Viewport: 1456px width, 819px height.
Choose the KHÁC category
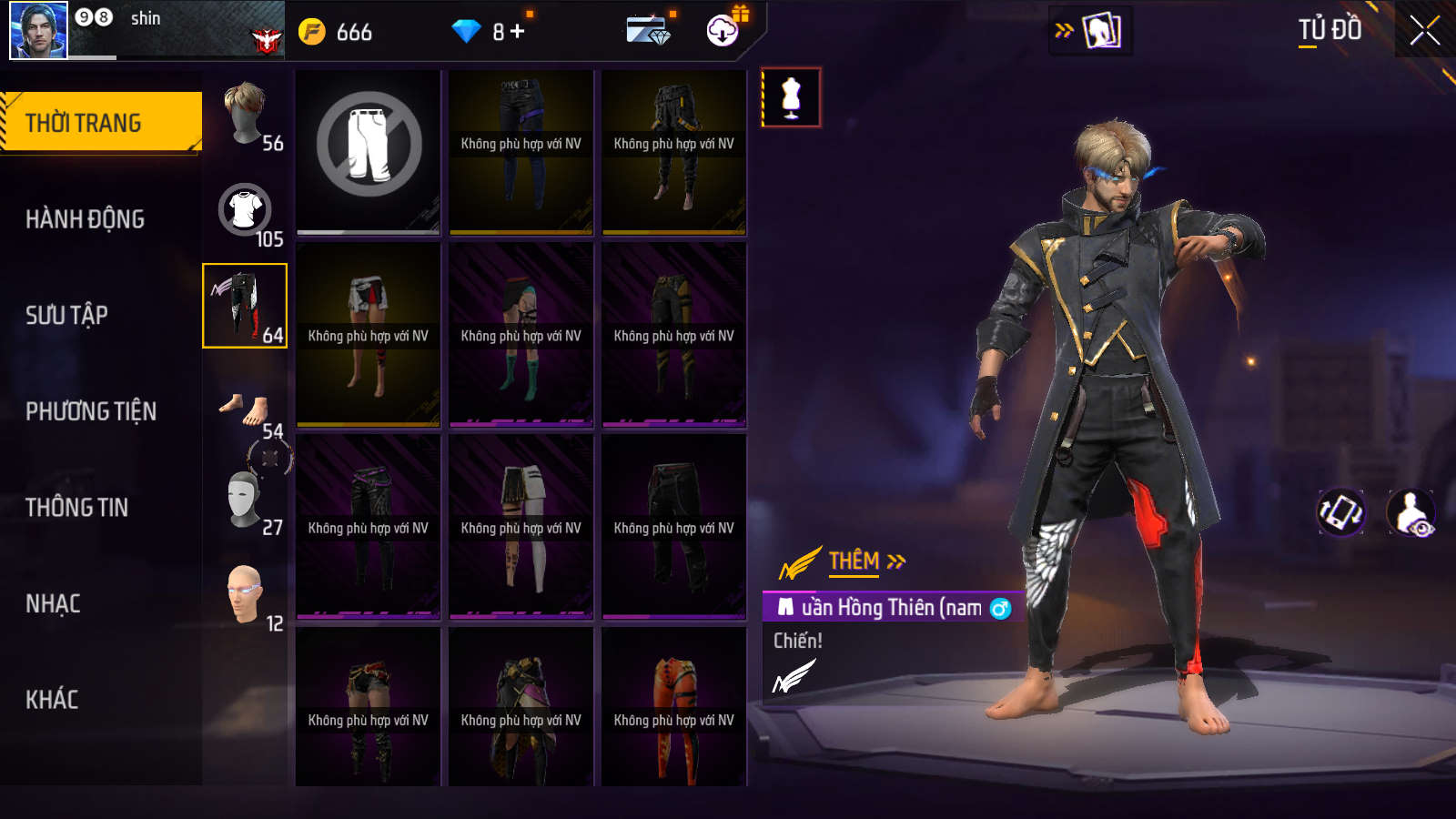click(x=52, y=700)
